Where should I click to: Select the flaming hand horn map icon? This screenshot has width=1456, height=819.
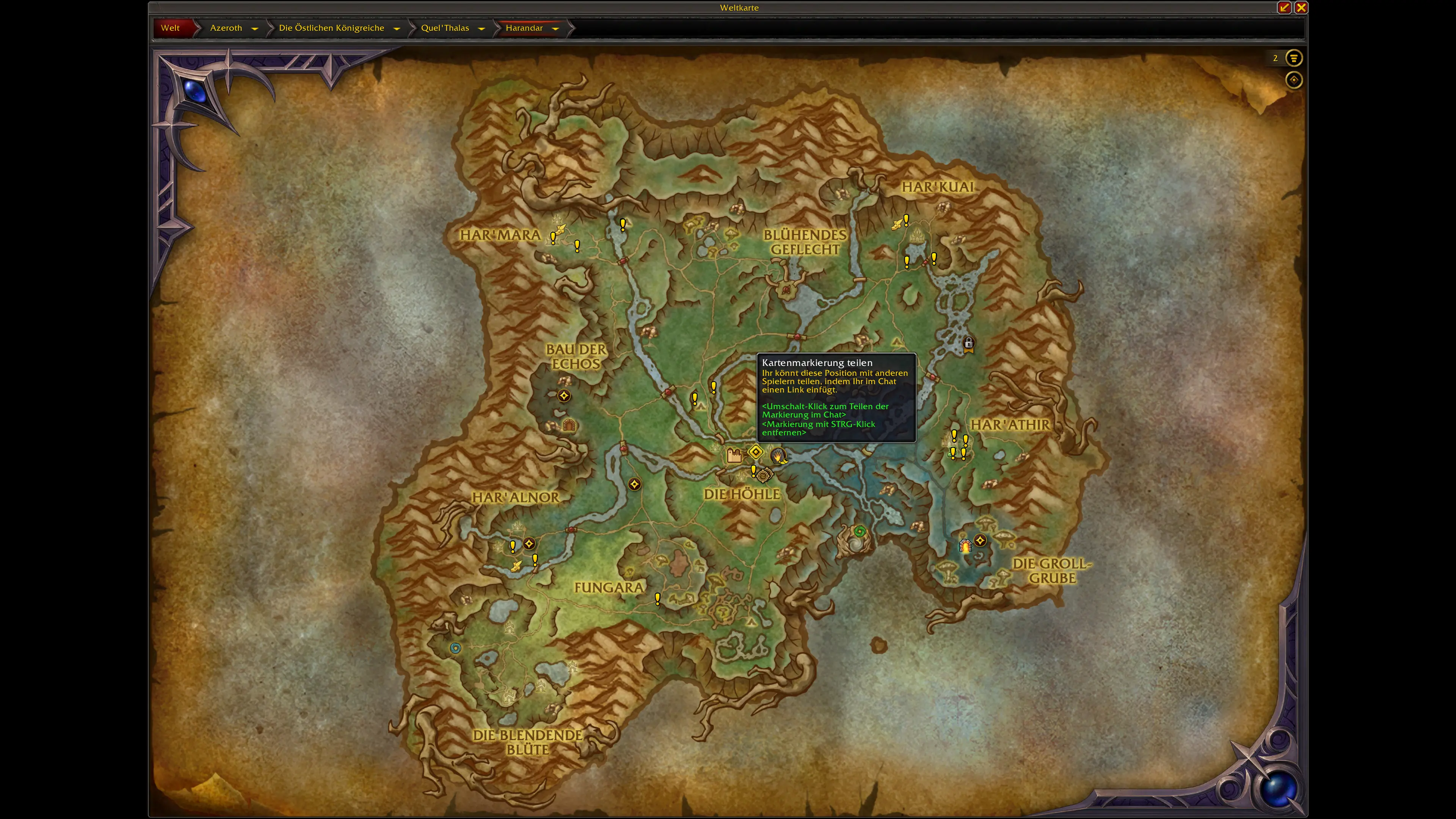click(x=779, y=455)
